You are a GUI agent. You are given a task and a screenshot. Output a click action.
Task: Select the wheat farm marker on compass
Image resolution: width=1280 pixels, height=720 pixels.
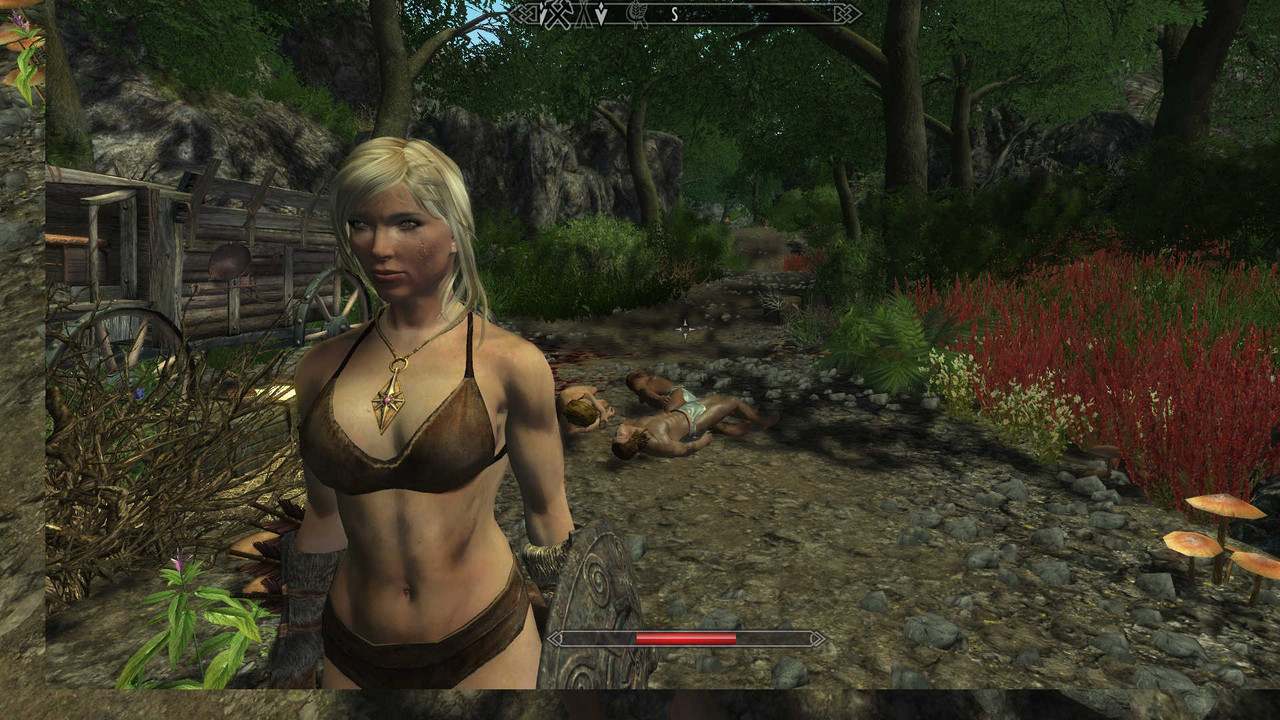(x=636, y=14)
